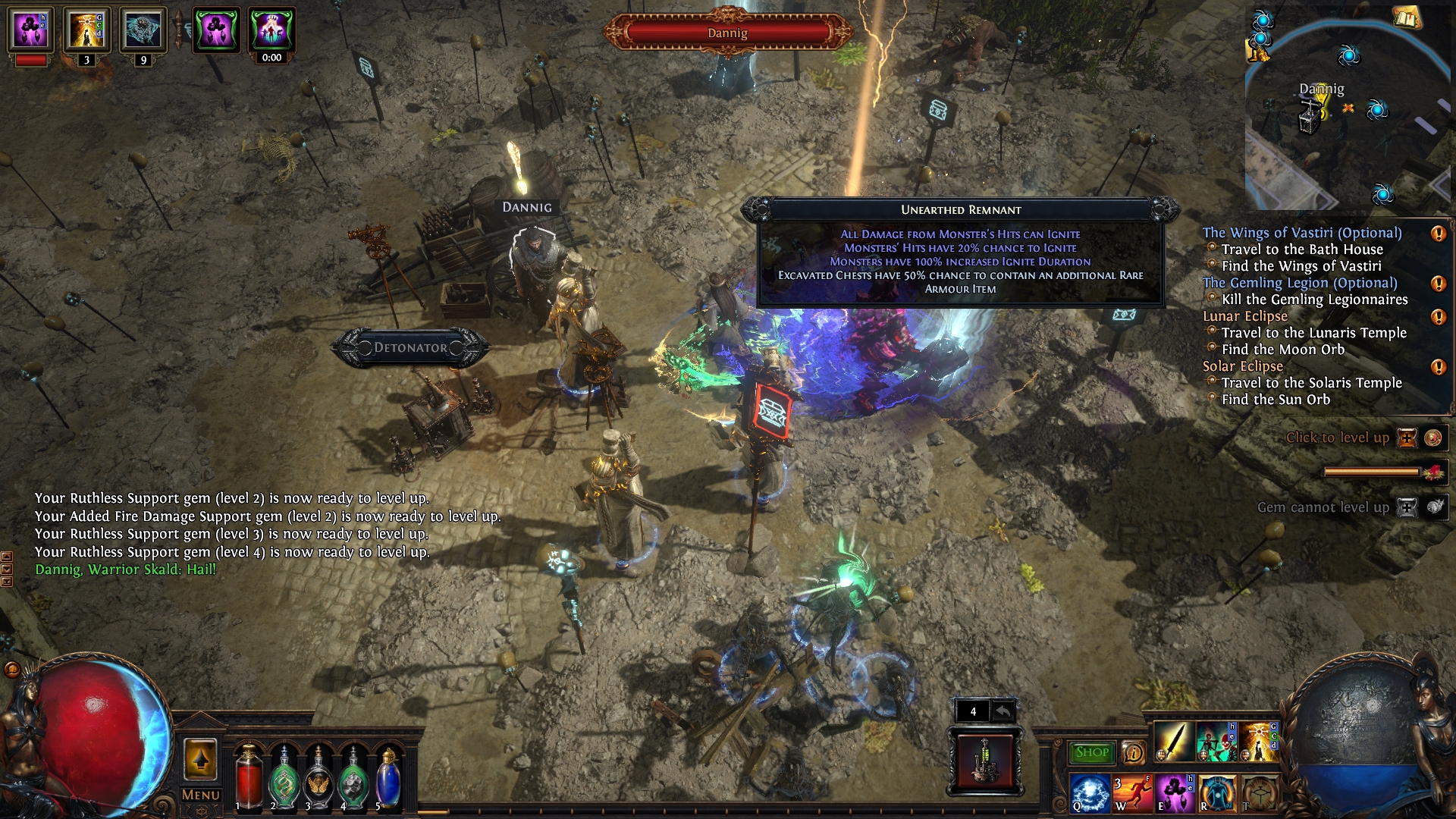Open the Menu button
This screenshot has height=819, width=1456.
tap(200, 795)
